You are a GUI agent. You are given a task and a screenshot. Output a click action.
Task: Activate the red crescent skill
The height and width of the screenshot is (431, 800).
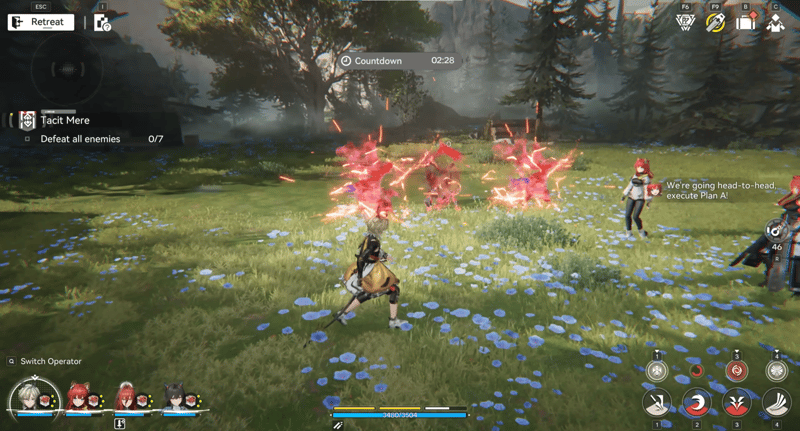pyautogui.click(x=697, y=403)
